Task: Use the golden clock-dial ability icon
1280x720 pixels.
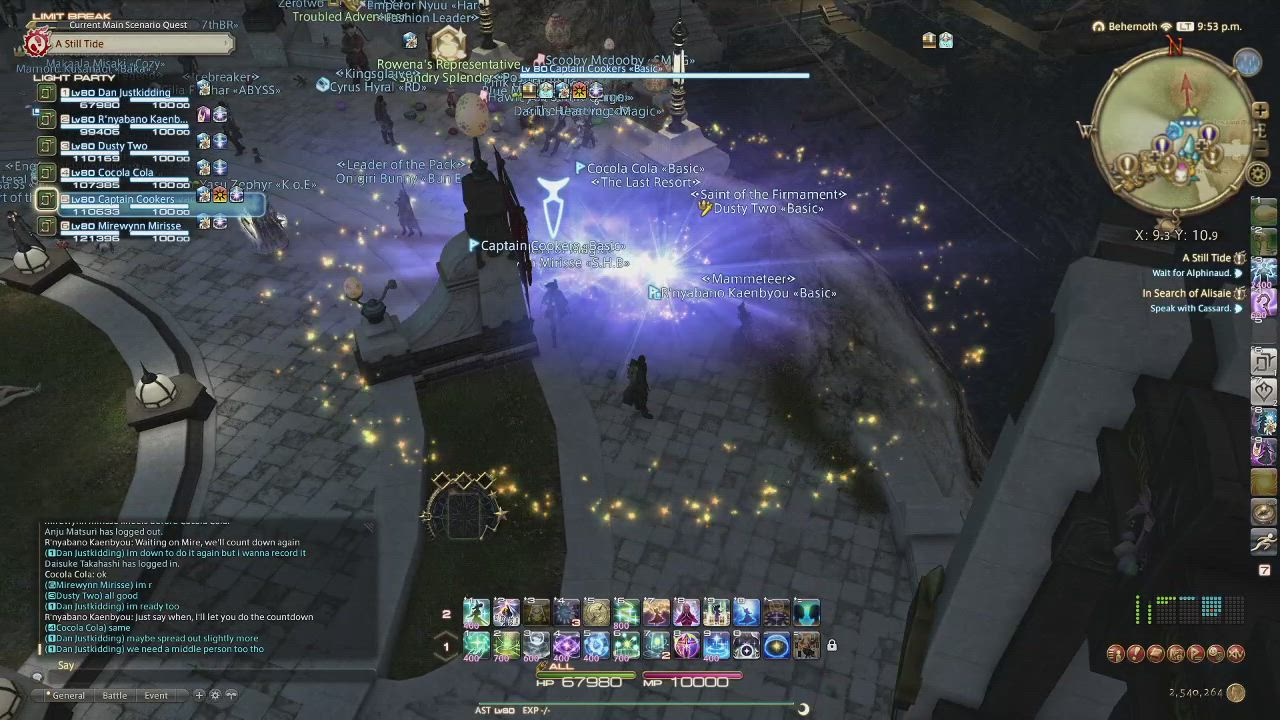Action: click(x=596, y=612)
